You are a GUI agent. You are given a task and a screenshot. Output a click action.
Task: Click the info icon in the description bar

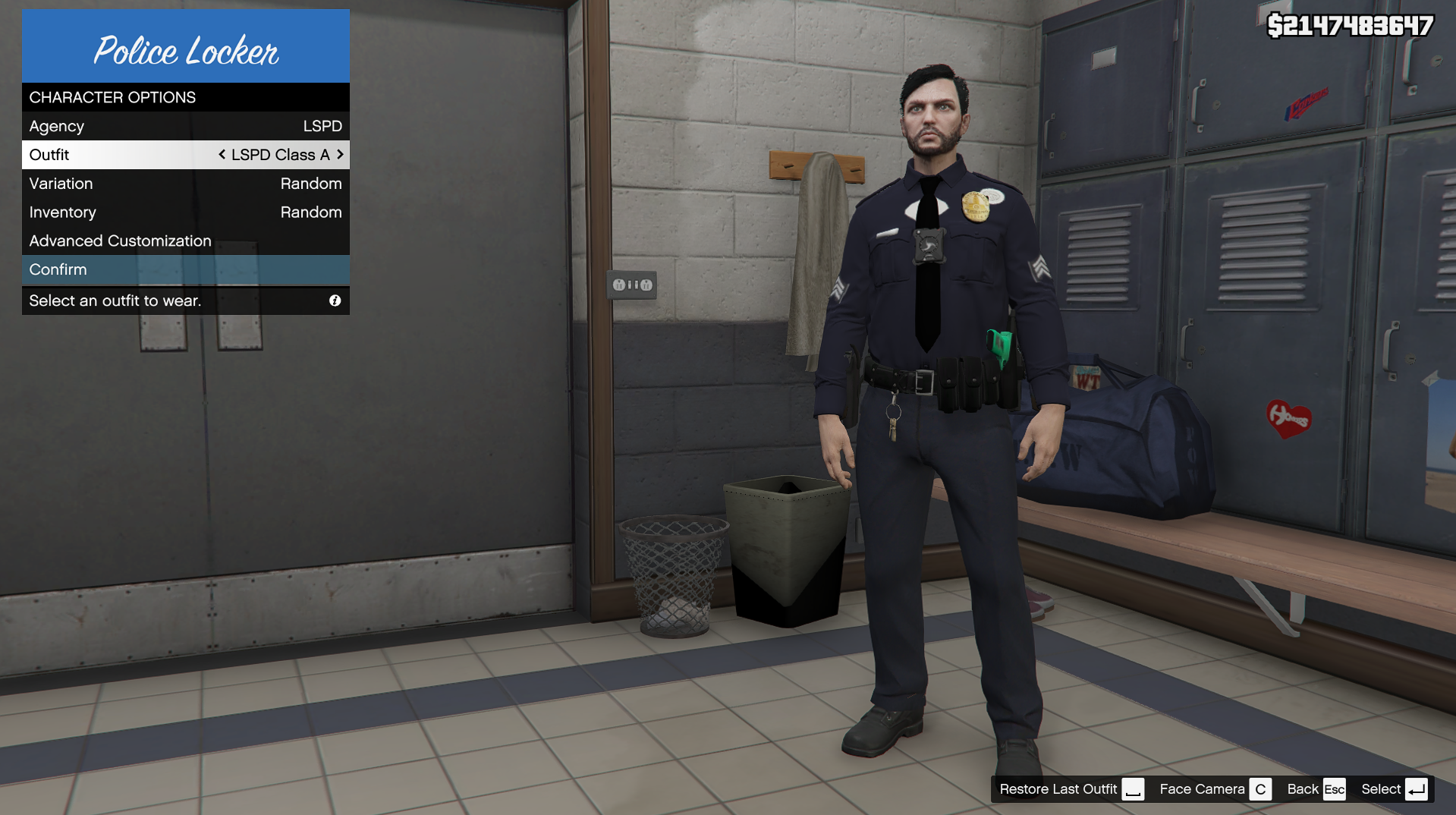point(335,301)
